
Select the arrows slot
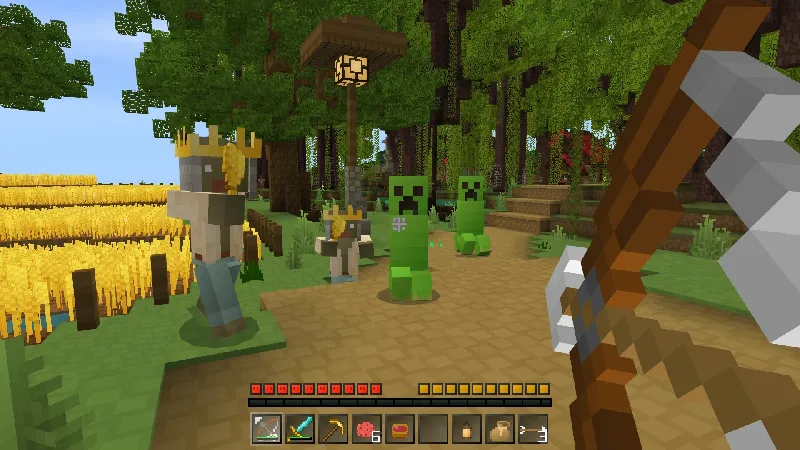point(533,428)
